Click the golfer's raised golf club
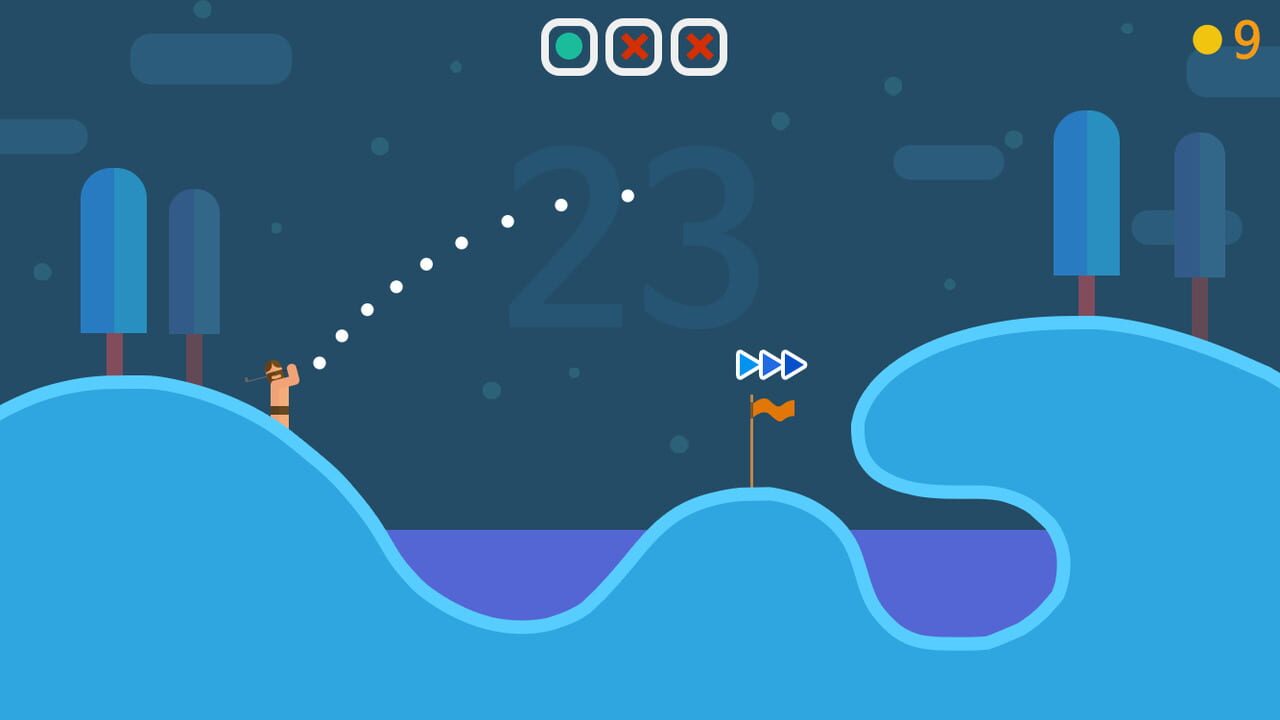The height and width of the screenshot is (720, 1280). click(255, 378)
